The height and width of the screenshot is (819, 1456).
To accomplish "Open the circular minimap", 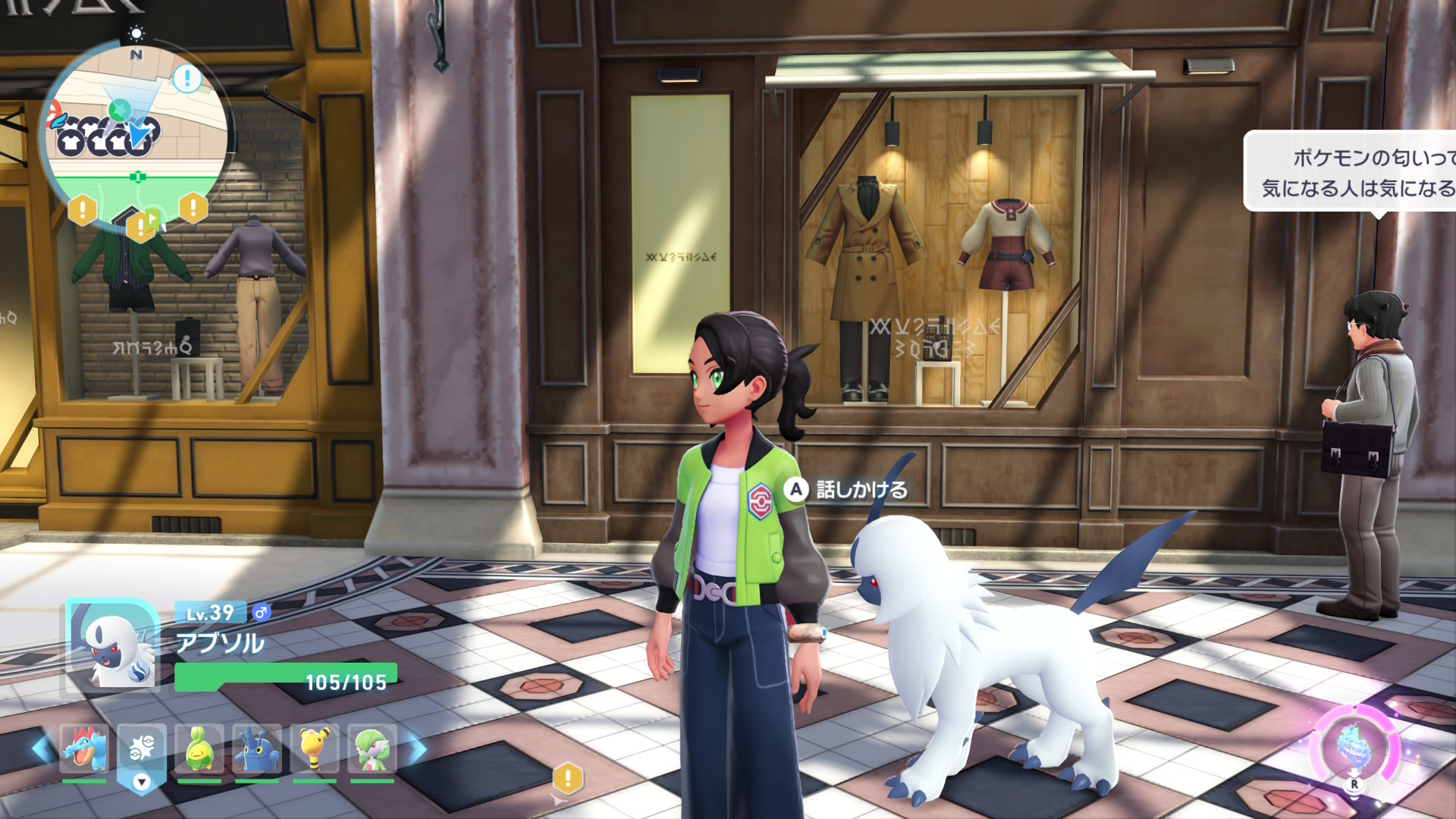I will (x=136, y=136).
